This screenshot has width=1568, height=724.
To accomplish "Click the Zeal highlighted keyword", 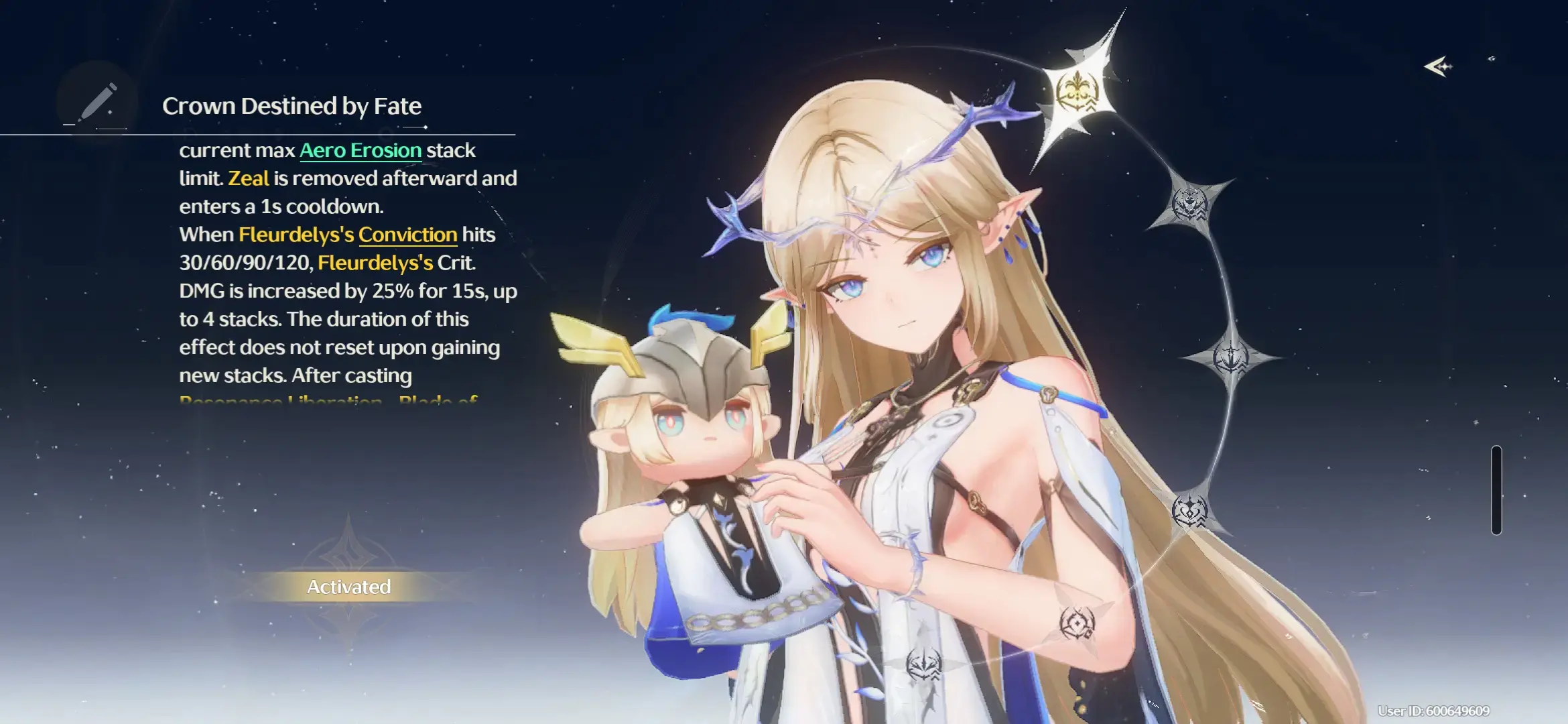I will (250, 178).
